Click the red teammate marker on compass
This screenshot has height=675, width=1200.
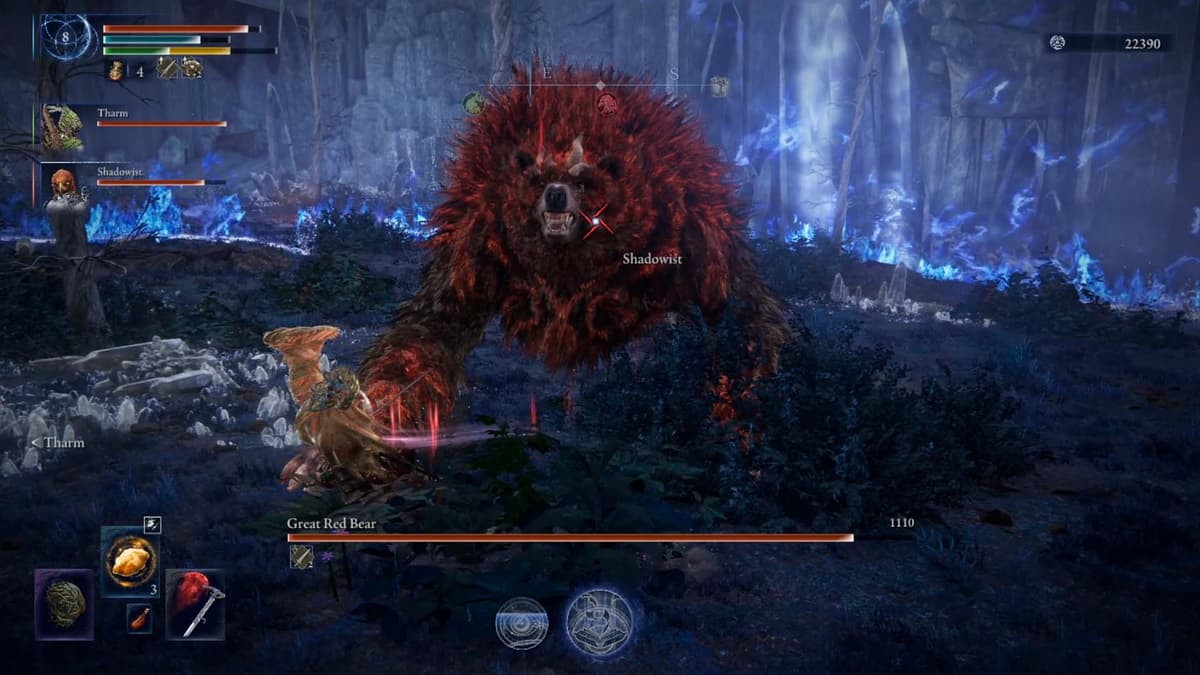[x=606, y=102]
